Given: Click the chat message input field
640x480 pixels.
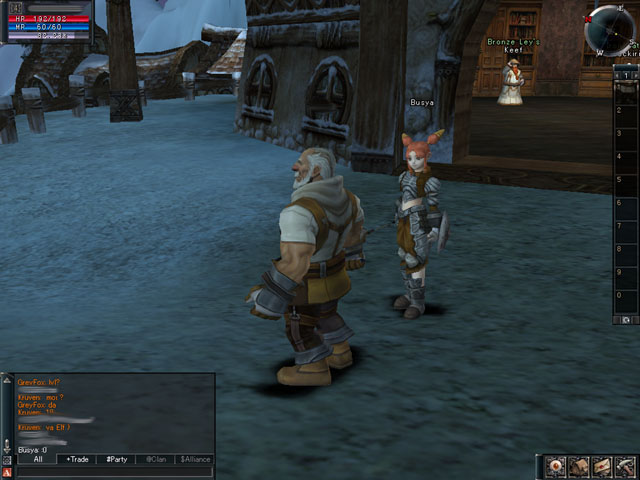Looking at the screenshot, I should coord(113,471).
